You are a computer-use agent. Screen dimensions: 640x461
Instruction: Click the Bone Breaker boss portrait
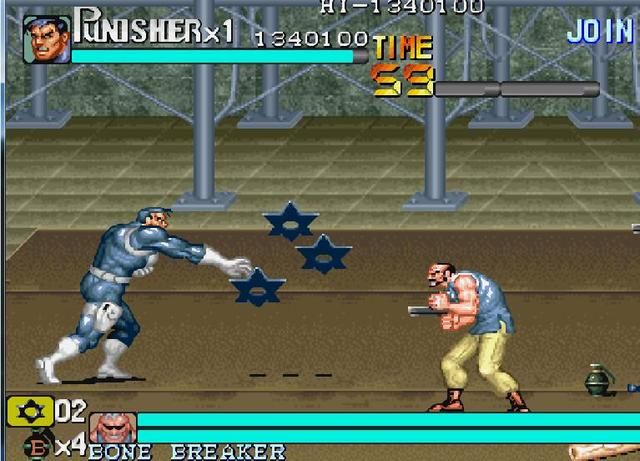(x=113, y=428)
